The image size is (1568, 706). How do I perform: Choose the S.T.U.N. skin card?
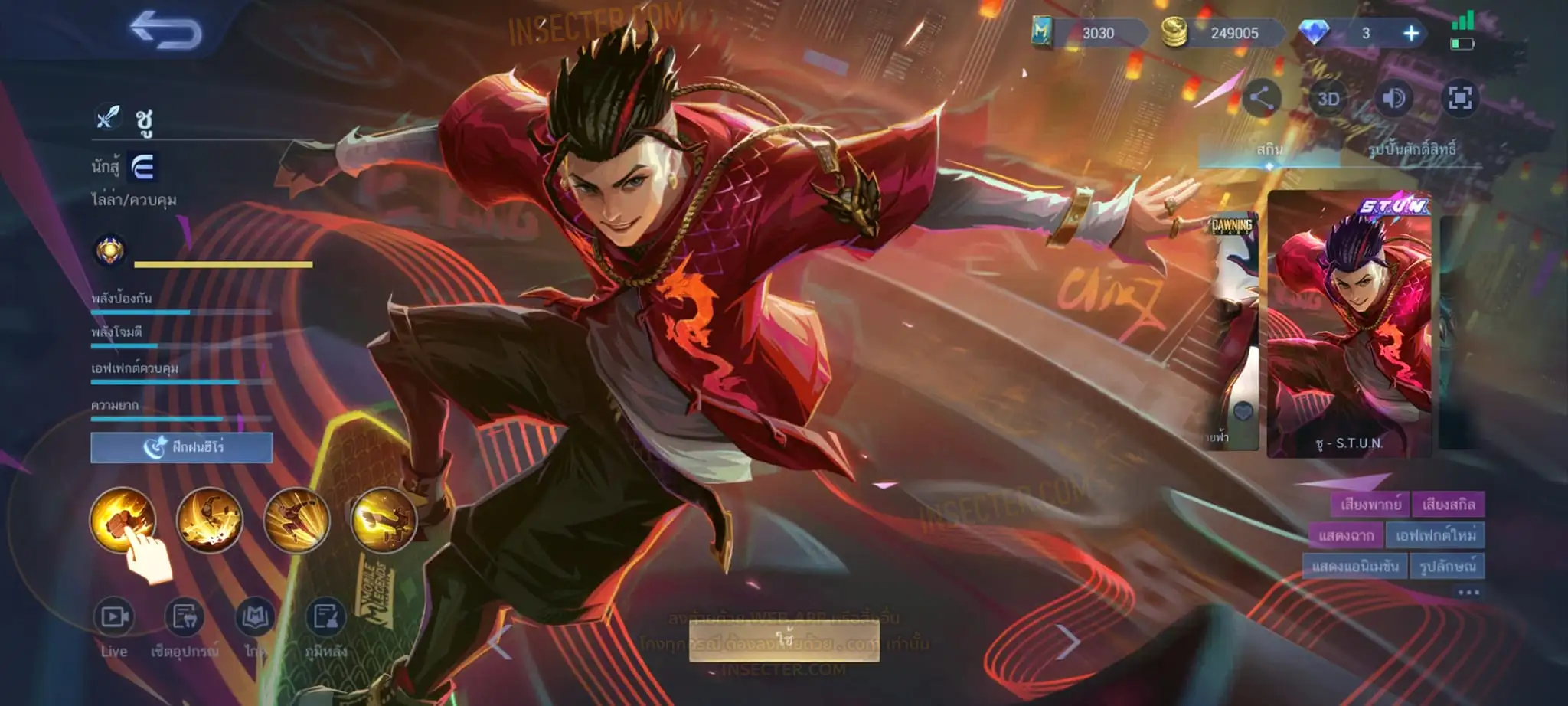click(x=1349, y=325)
